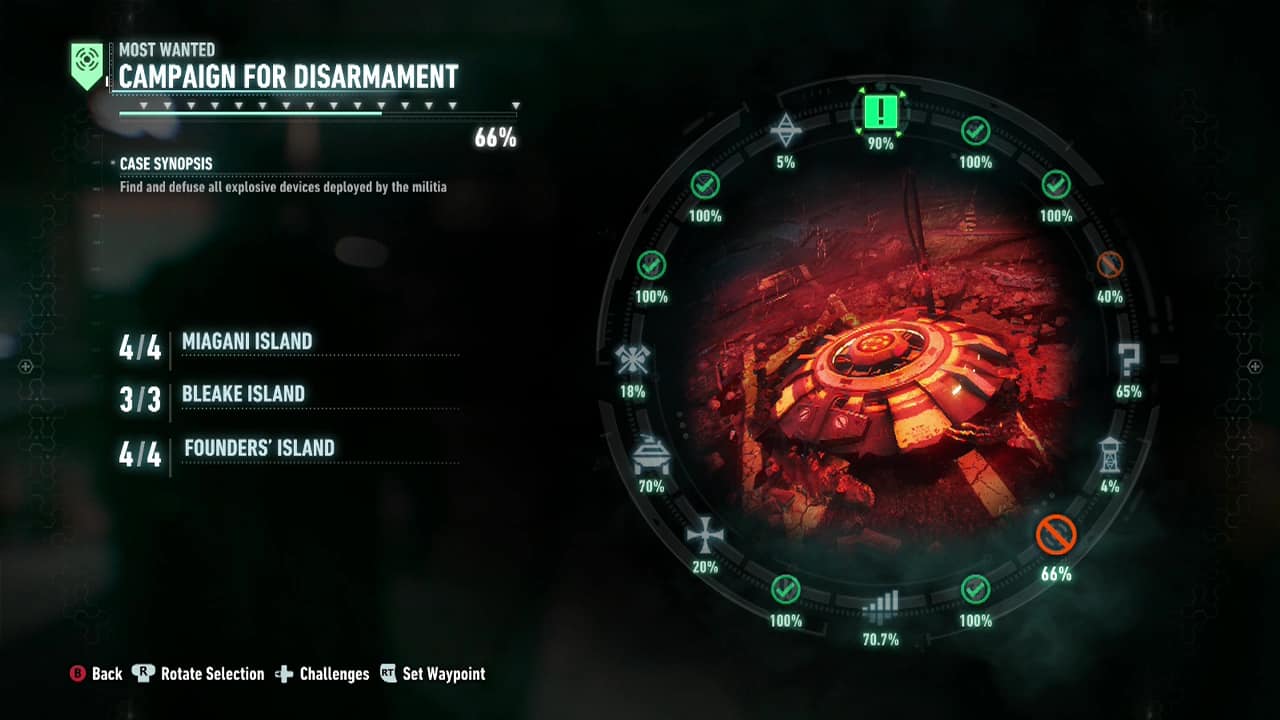Pick the signal bars icon at 70.7%
Image resolution: width=1280 pixels, height=720 pixels.
tap(881, 605)
